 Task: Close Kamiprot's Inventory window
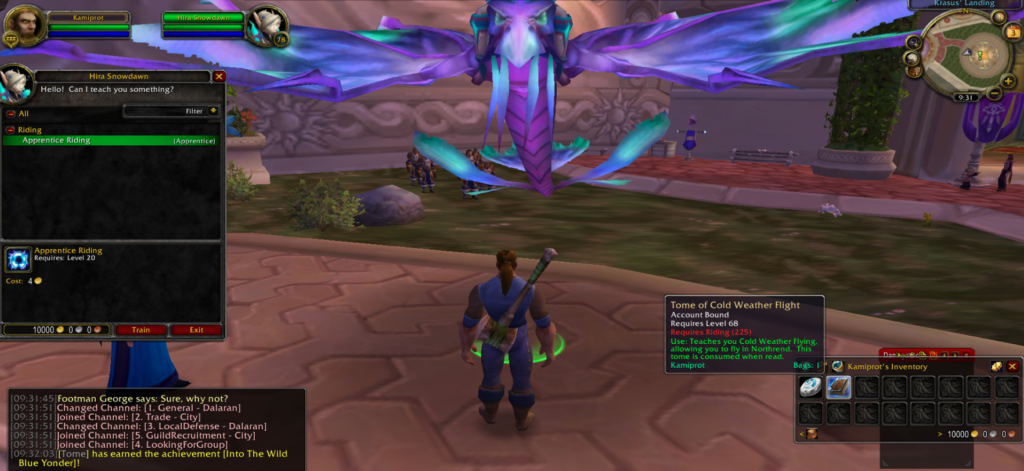coord(1011,366)
